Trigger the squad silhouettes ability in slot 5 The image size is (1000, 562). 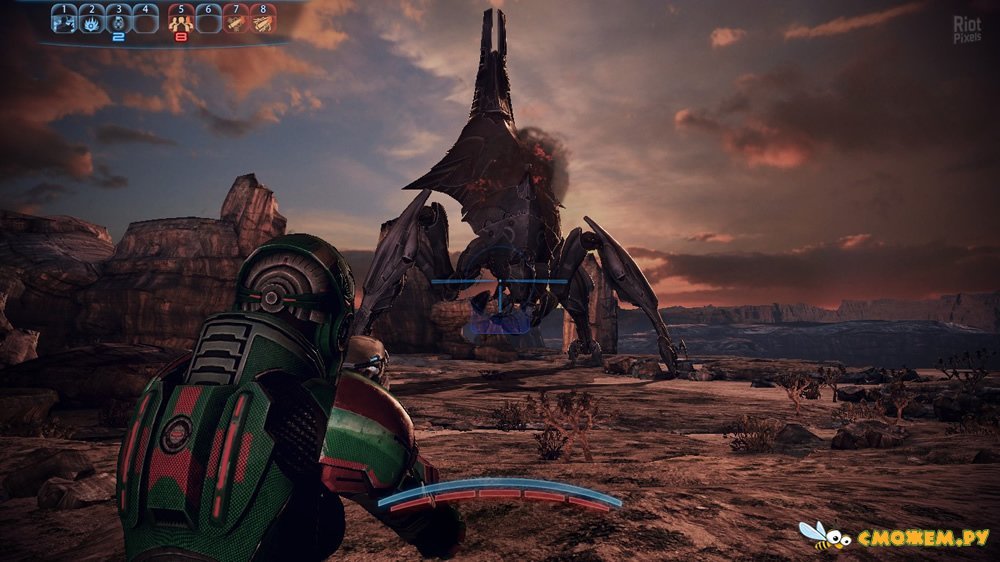(181, 22)
